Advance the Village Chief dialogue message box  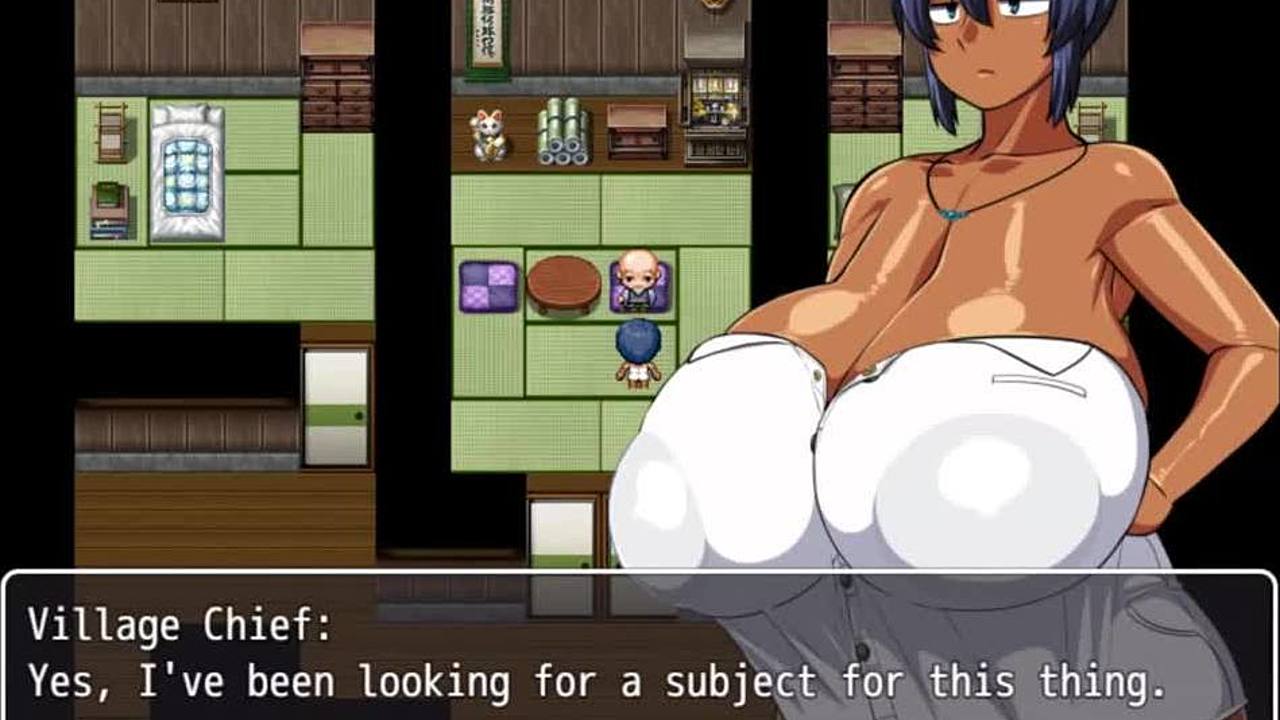[x=640, y=650]
